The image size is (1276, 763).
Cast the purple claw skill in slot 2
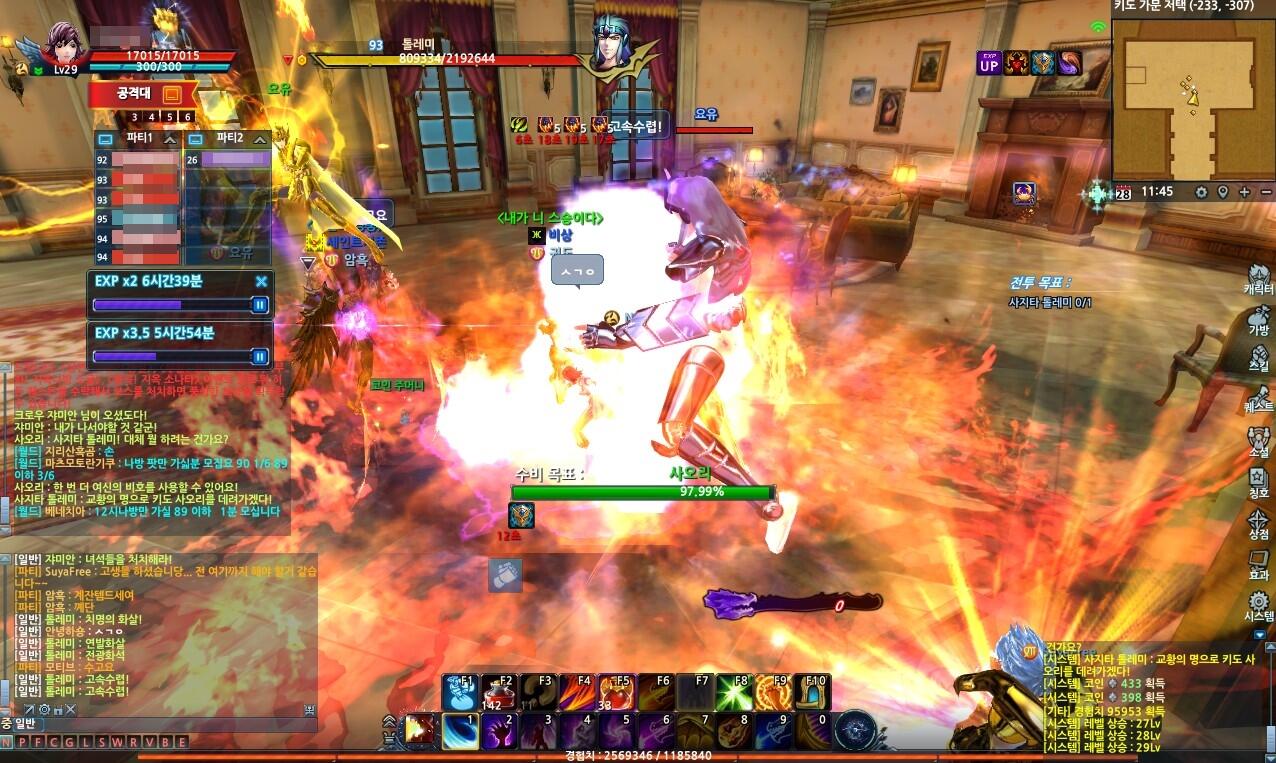pos(499,731)
